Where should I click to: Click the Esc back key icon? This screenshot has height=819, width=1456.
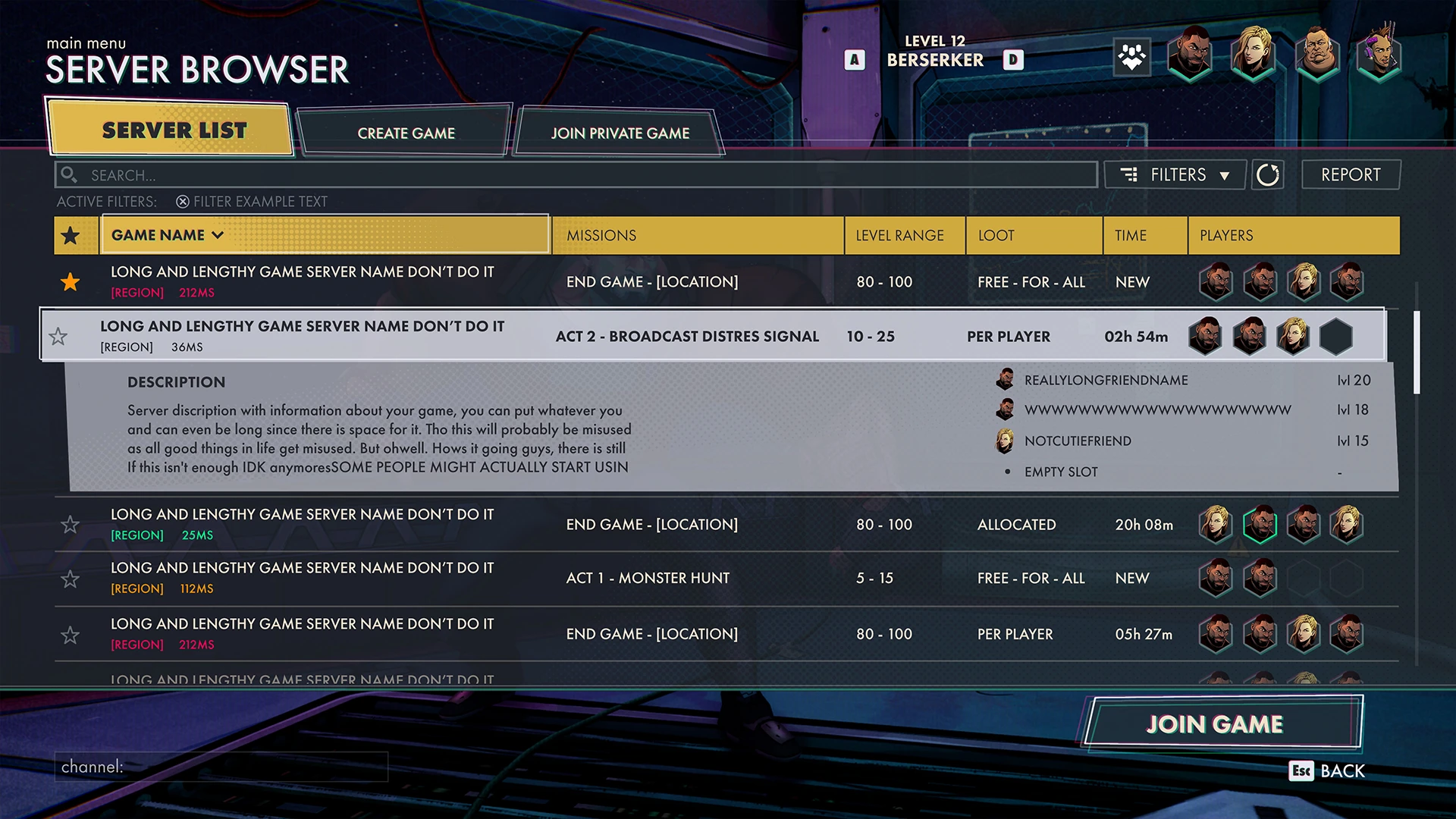point(1301,771)
